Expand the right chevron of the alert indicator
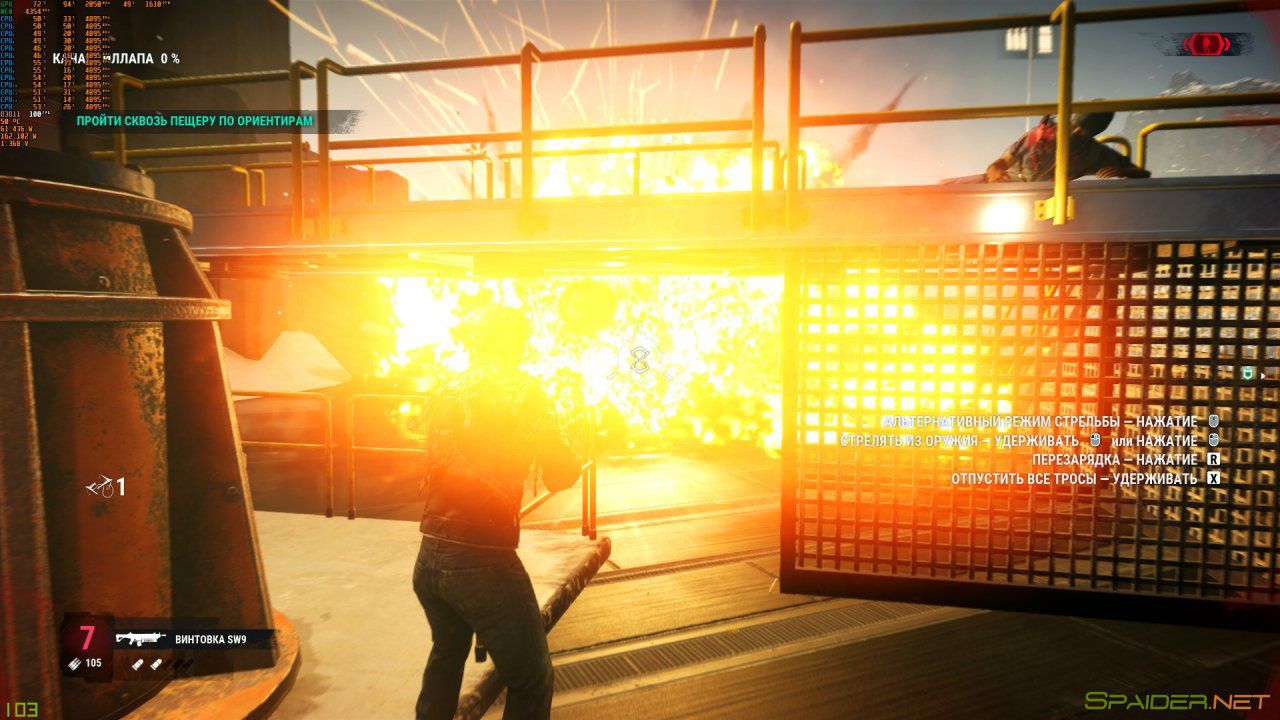Viewport: 1280px width, 720px height. click(1226, 44)
